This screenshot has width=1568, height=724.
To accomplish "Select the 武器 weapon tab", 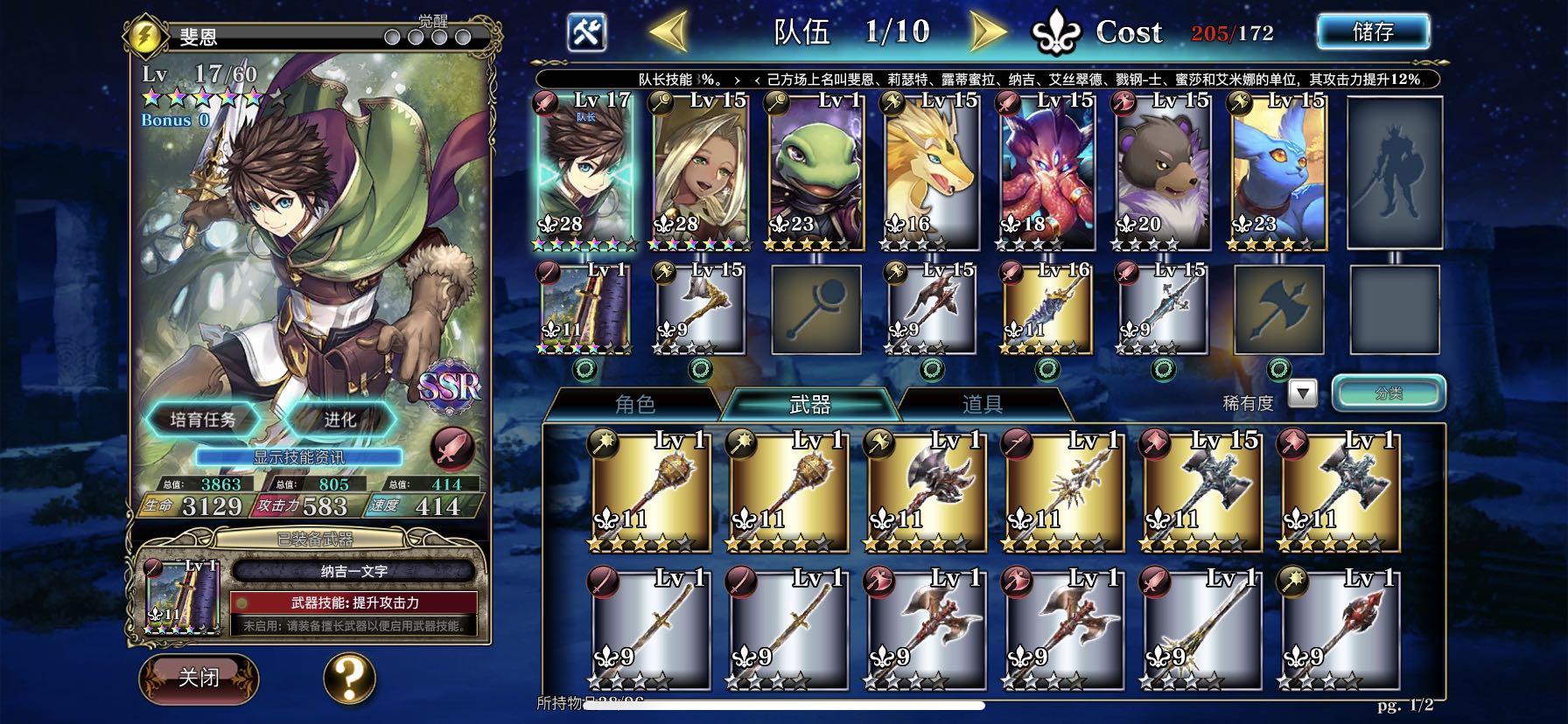I will click(x=809, y=404).
